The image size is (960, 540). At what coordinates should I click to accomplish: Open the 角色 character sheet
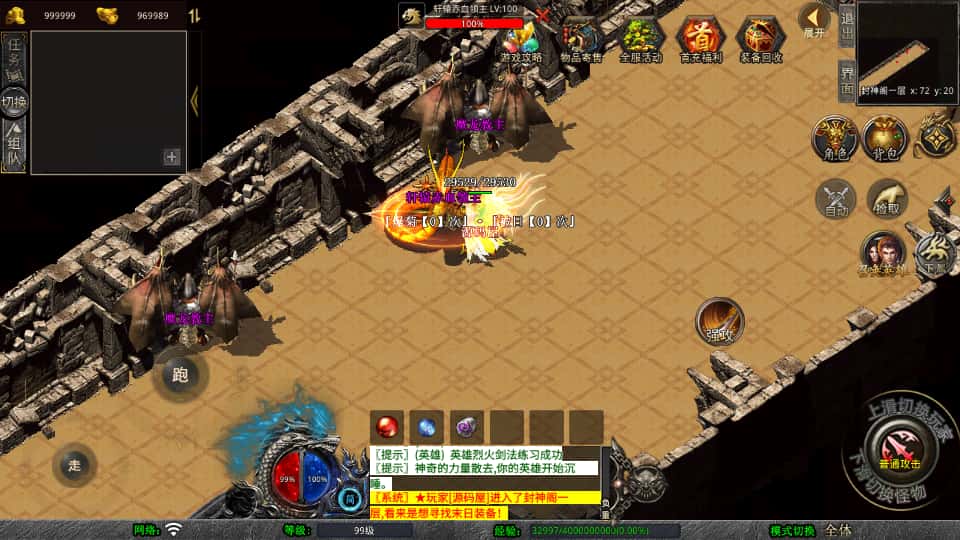tap(833, 138)
